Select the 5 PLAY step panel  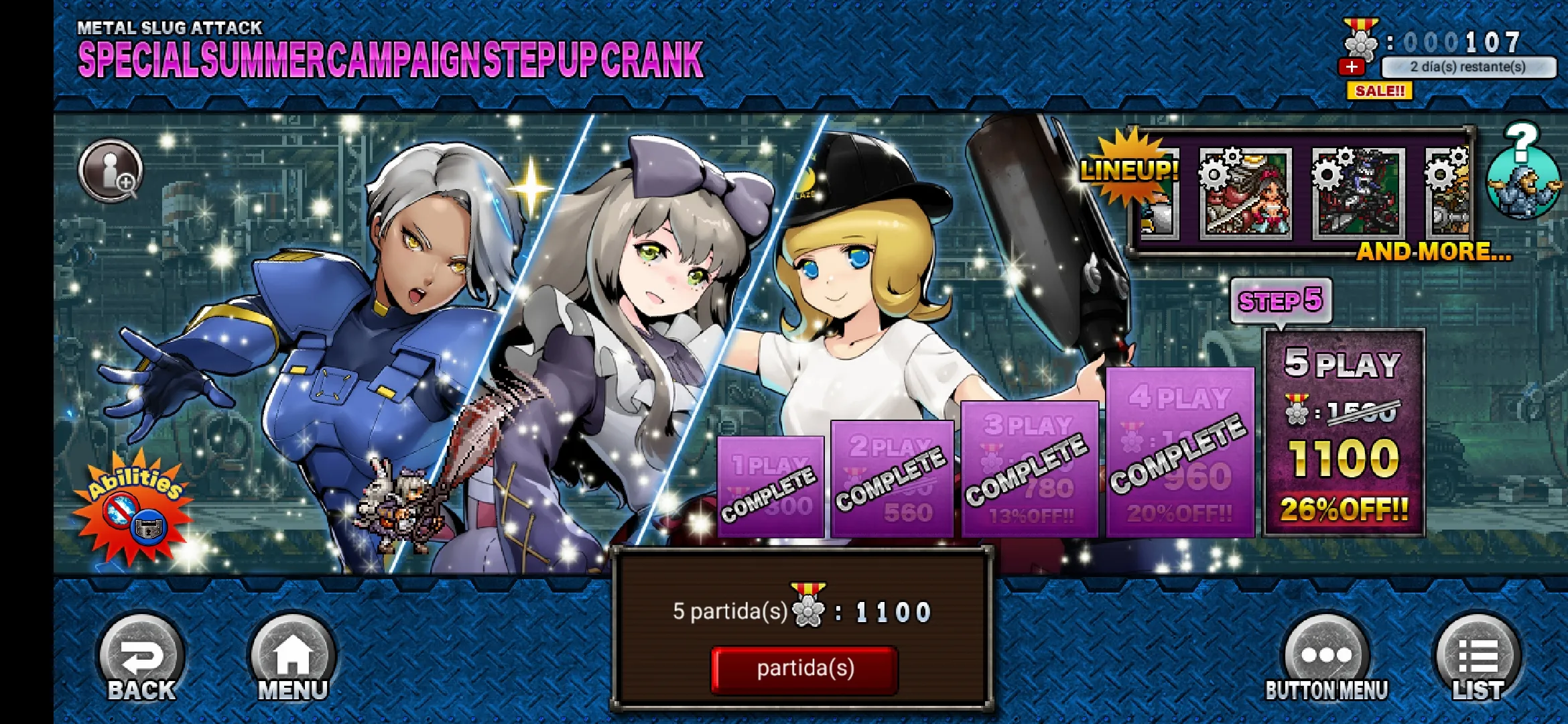(1344, 432)
